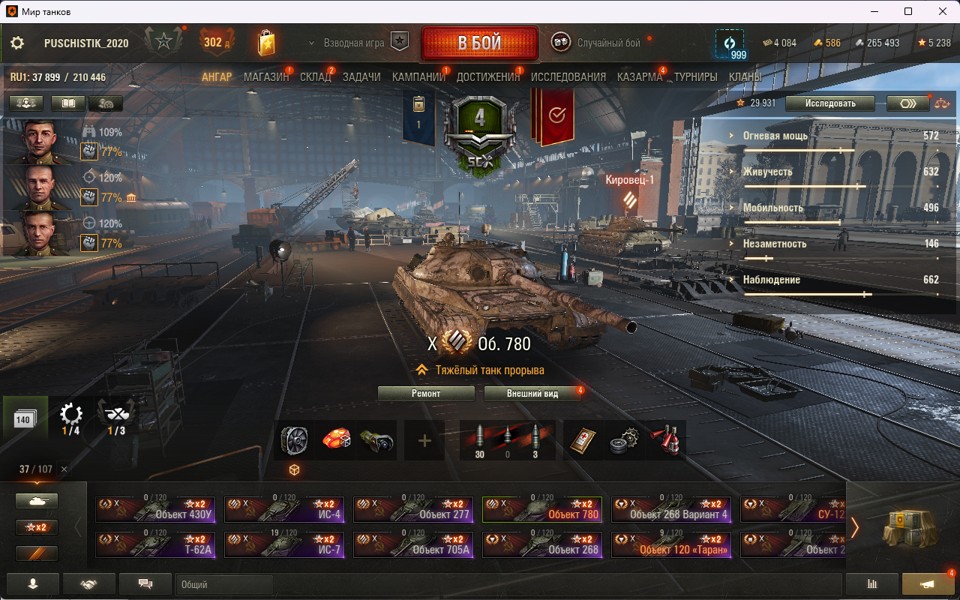
Task: Open the Внешний вид customization
Action: pyautogui.click(x=532, y=393)
